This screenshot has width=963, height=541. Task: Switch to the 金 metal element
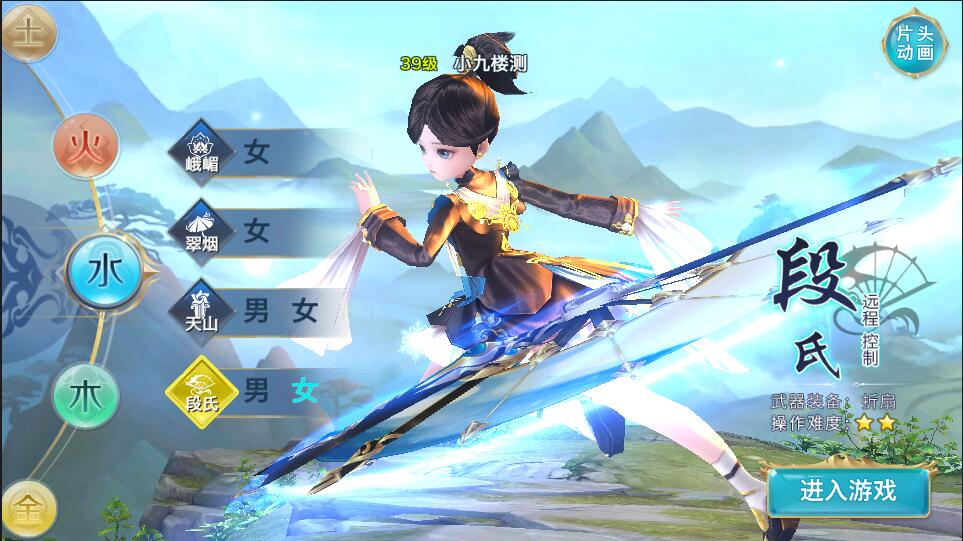[x=27, y=510]
